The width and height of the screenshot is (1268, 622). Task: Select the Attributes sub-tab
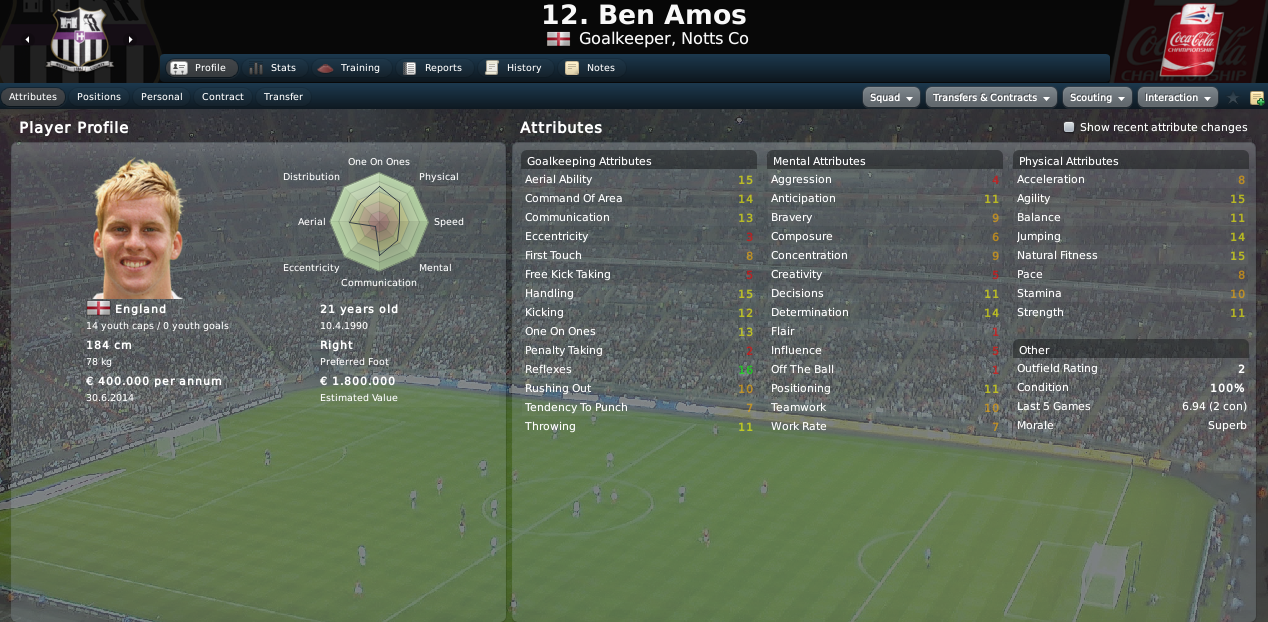pyautogui.click(x=33, y=97)
